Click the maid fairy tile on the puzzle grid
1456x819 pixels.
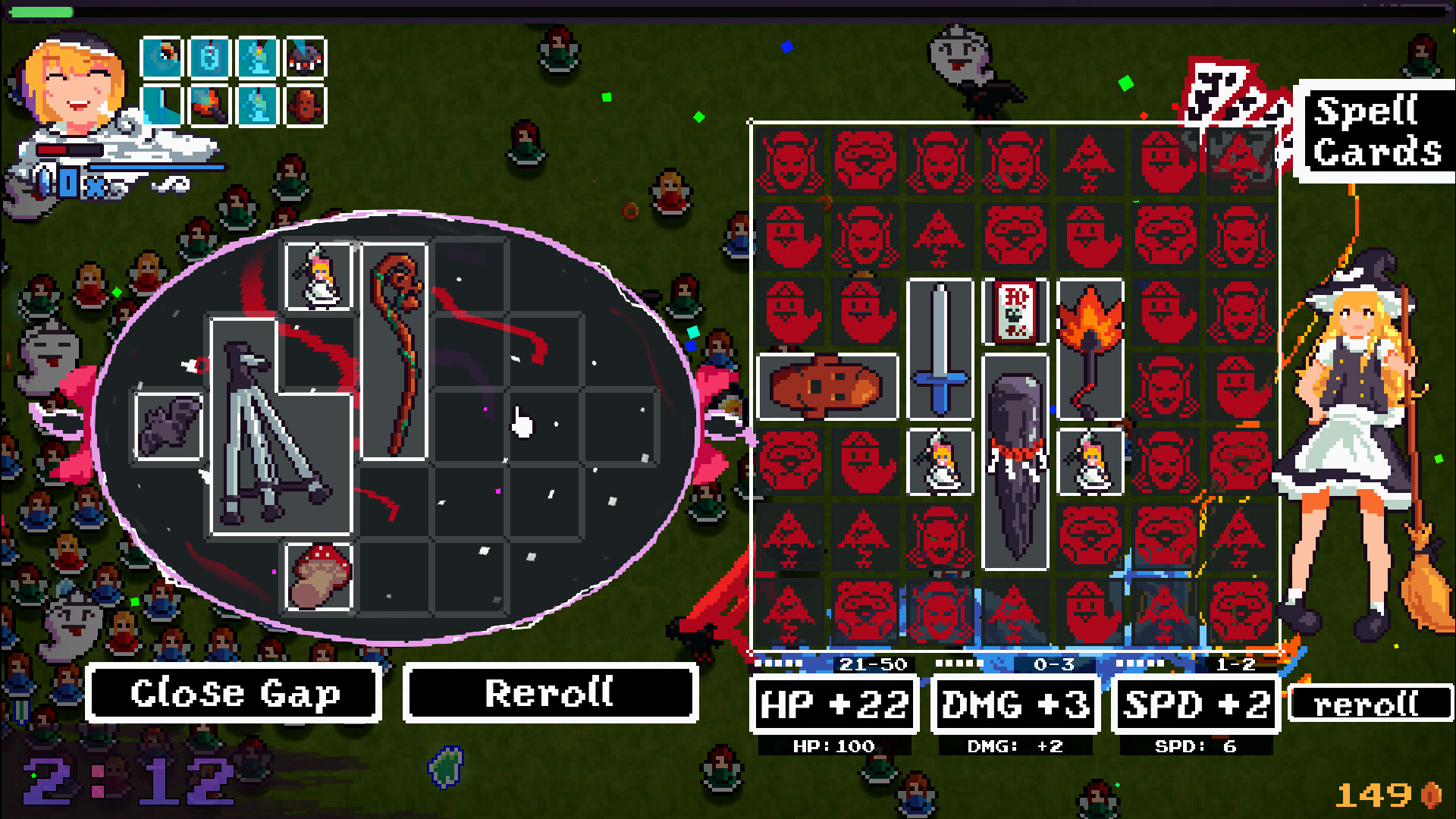pos(940,463)
